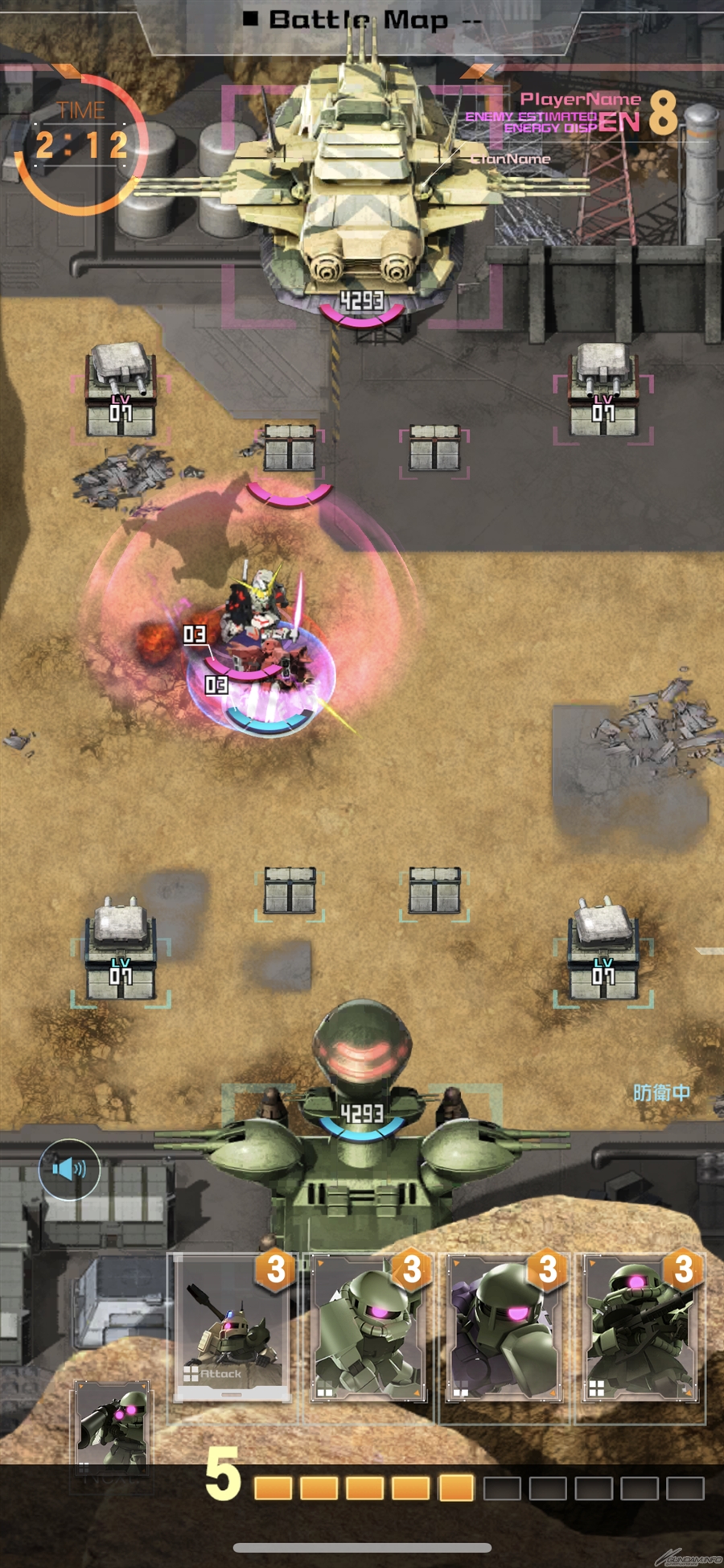Toggle the sound speaker button
The image size is (724, 1568).
69,1169
